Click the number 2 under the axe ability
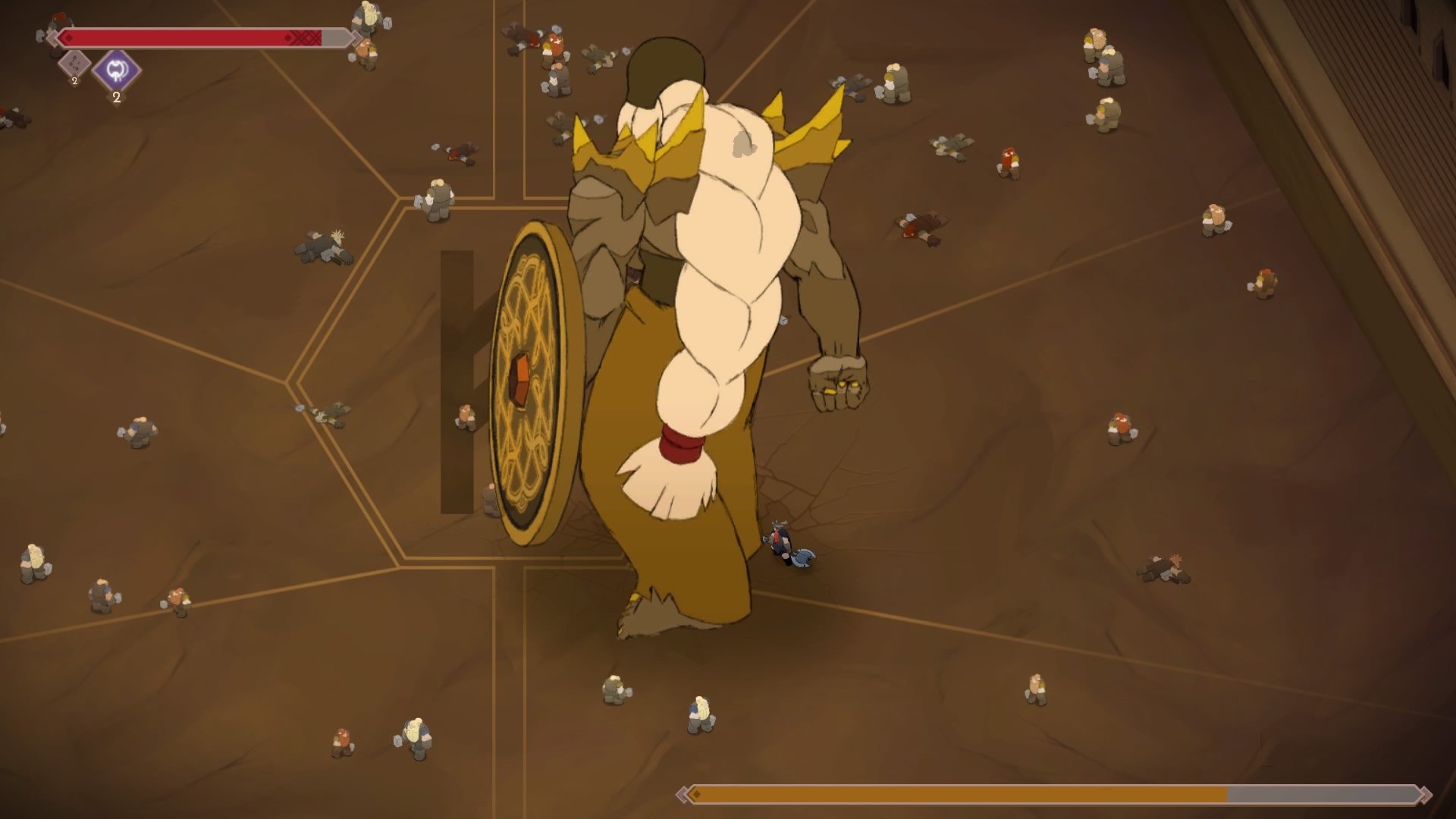 pyautogui.click(x=117, y=97)
